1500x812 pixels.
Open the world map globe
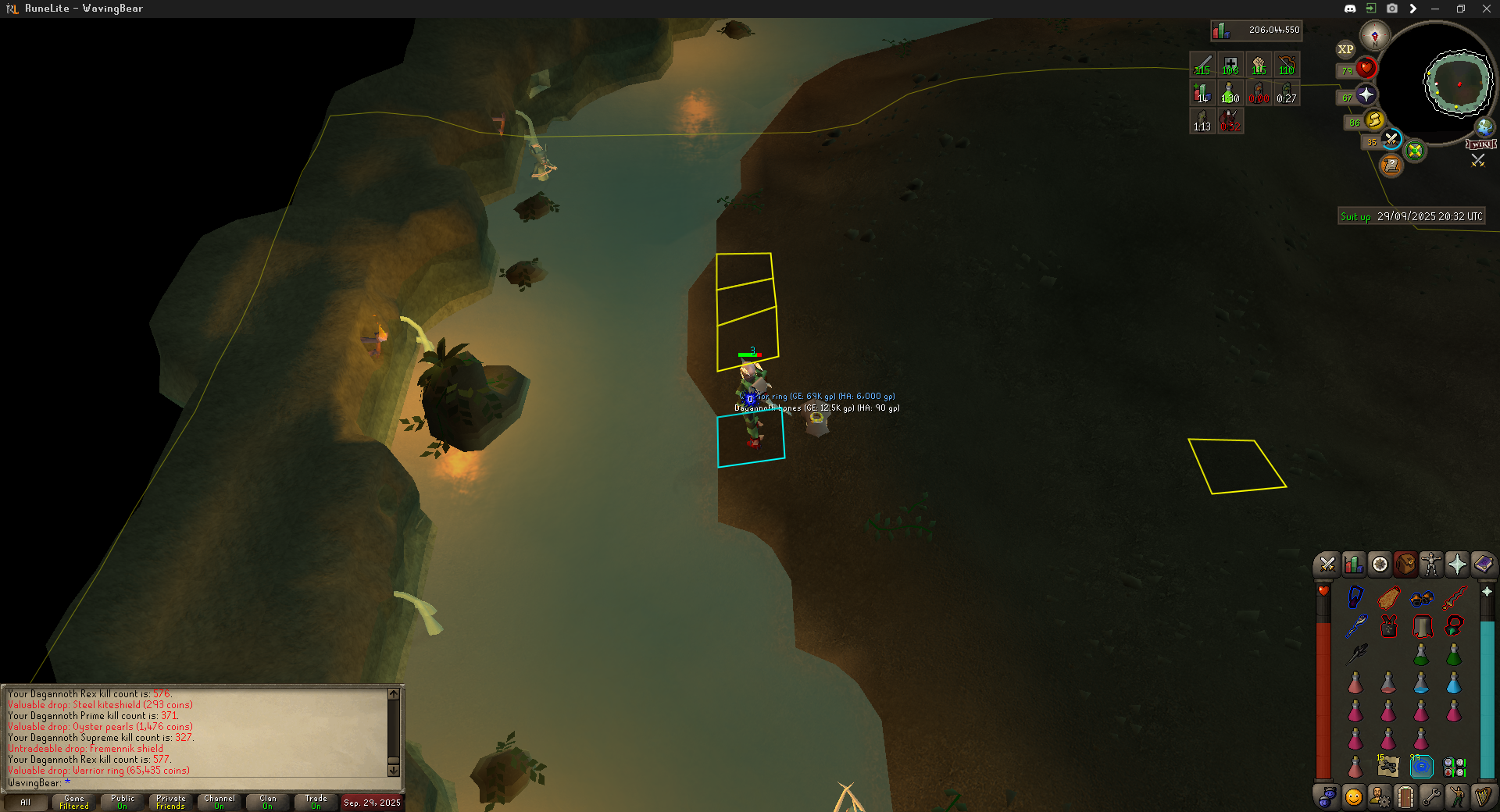pos(1484,126)
